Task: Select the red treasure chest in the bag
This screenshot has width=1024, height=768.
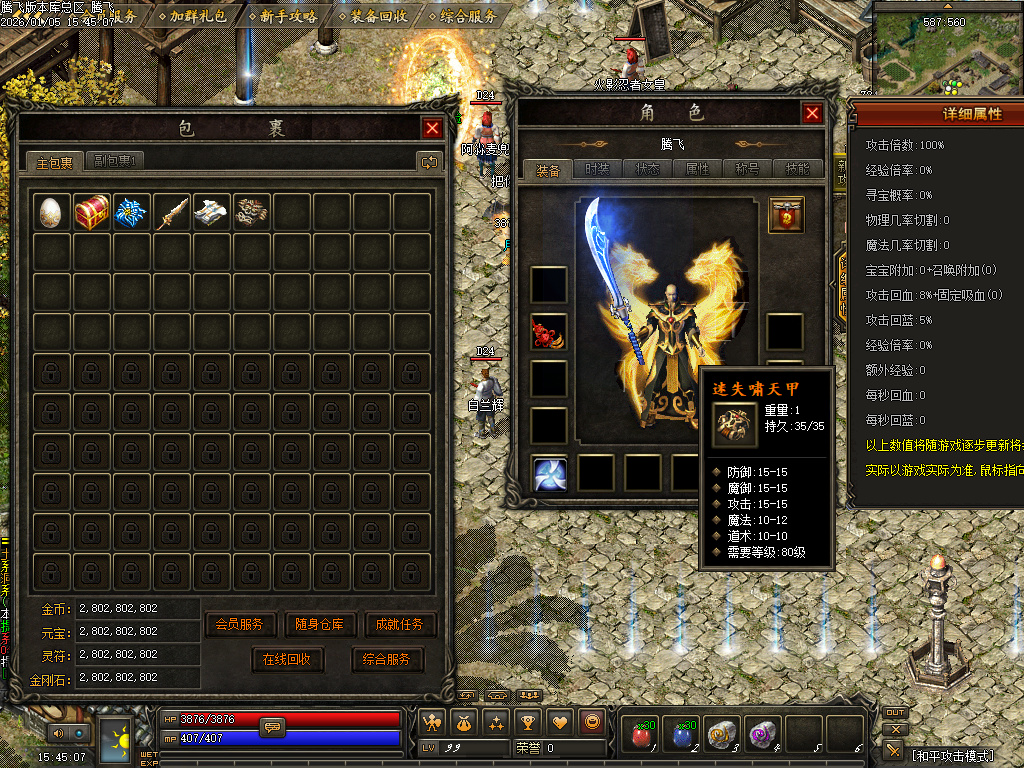Action: pyautogui.click(x=92, y=212)
